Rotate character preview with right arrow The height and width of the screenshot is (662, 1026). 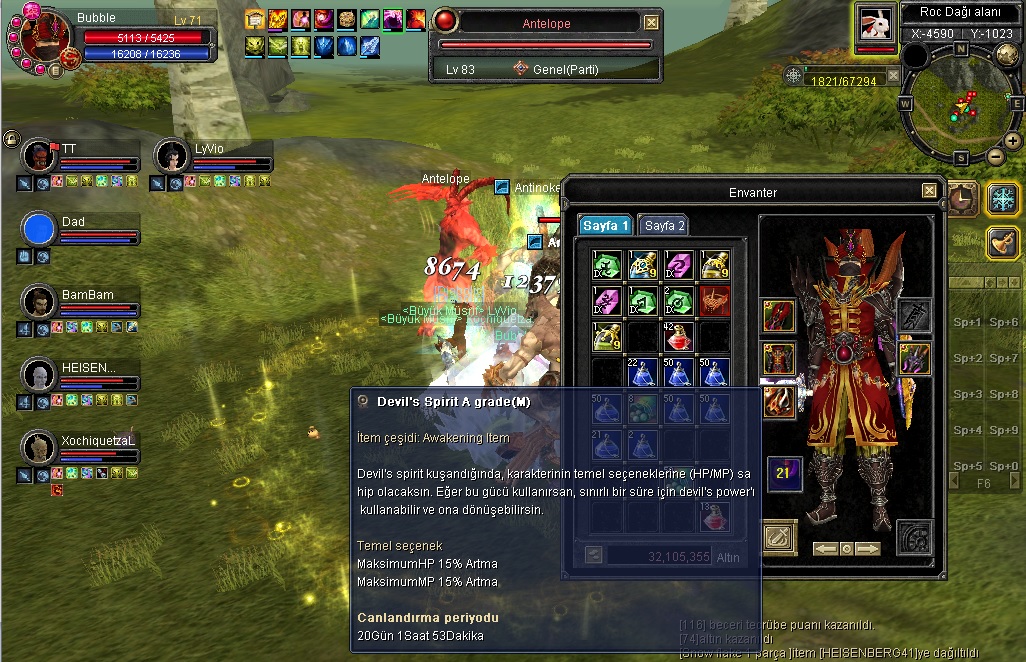(x=867, y=549)
